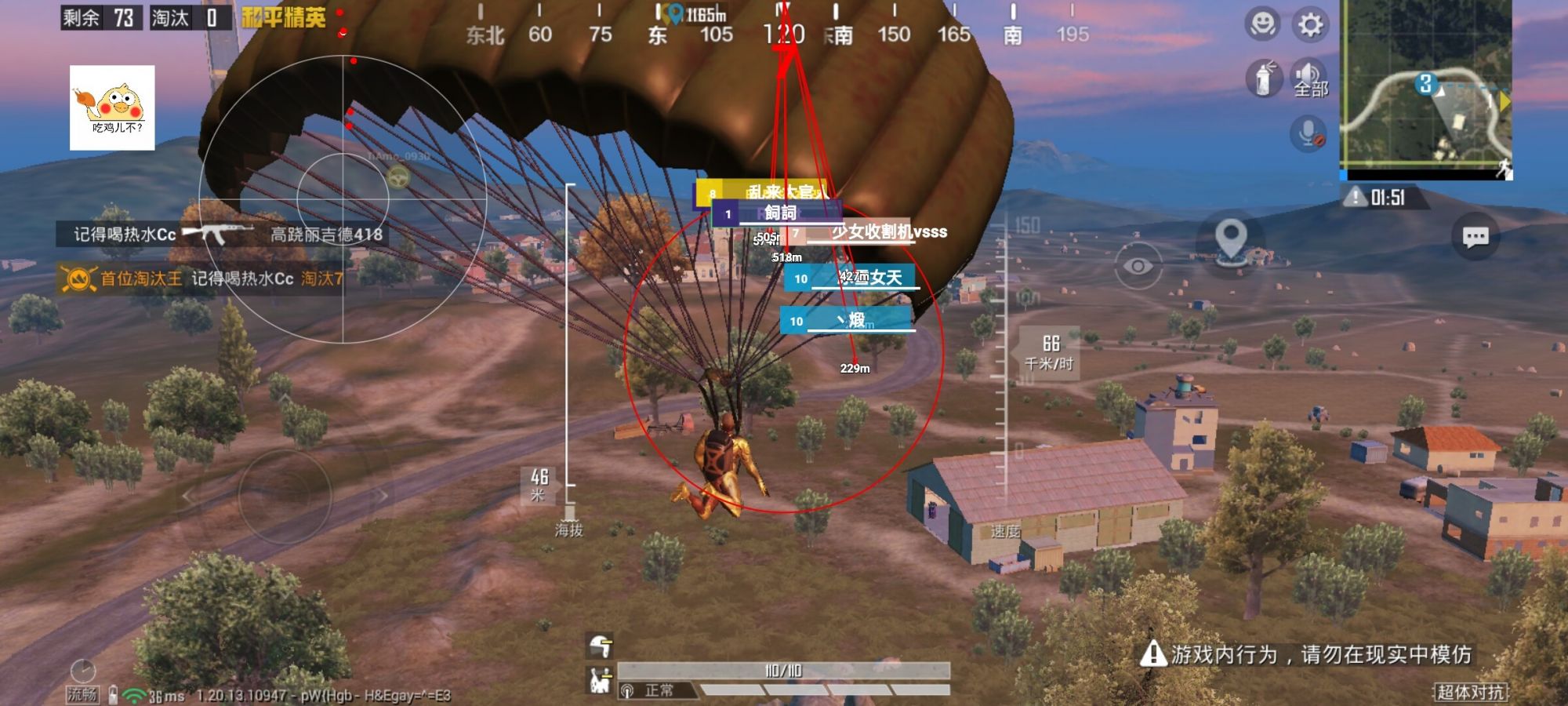Toggle the microphone button
This screenshot has height=706, width=1568.
click(1308, 134)
